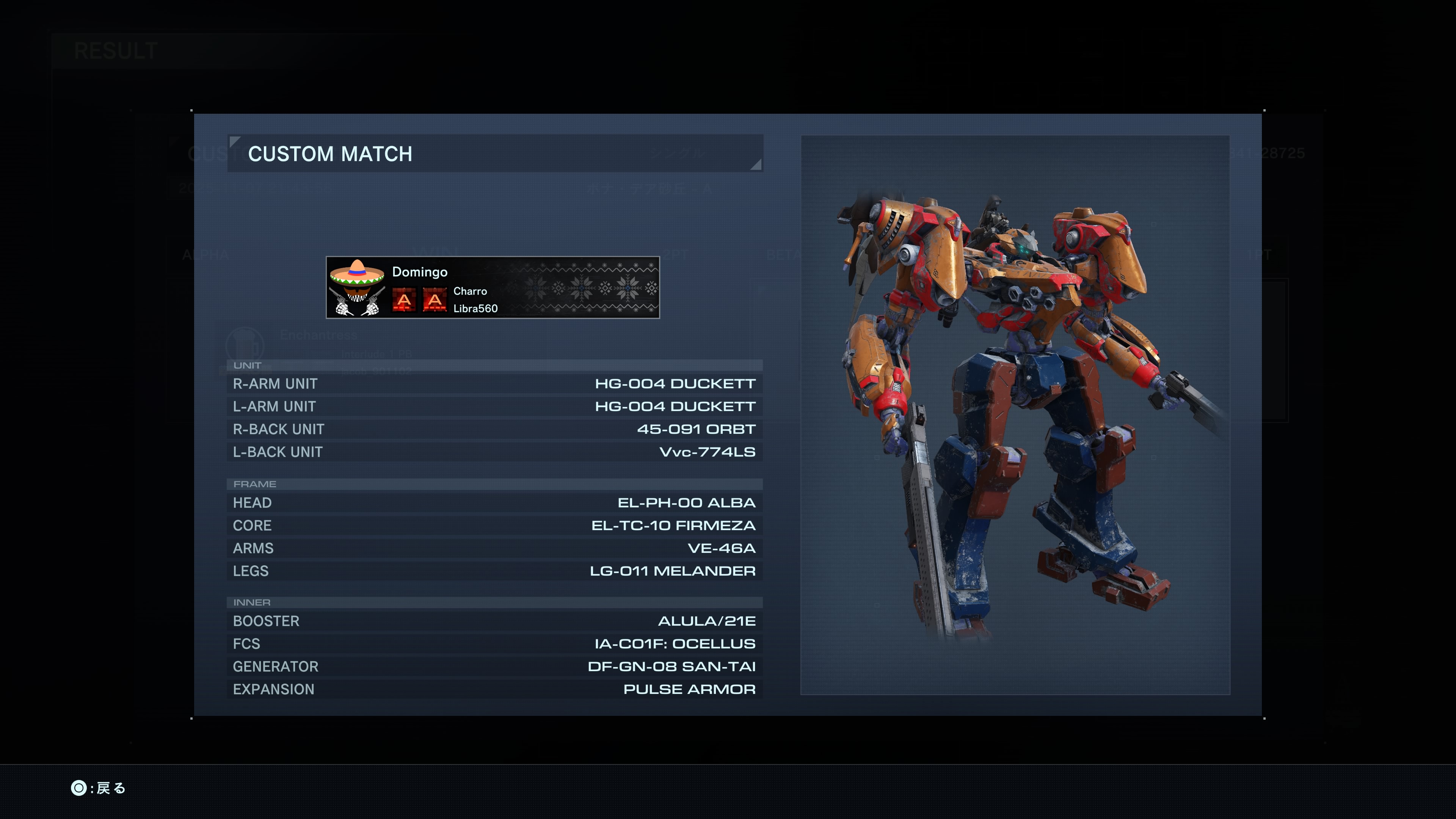Choose the L-BACK UNIT Vvc-774LS row
This screenshot has width=1456, height=819.
coord(494,452)
